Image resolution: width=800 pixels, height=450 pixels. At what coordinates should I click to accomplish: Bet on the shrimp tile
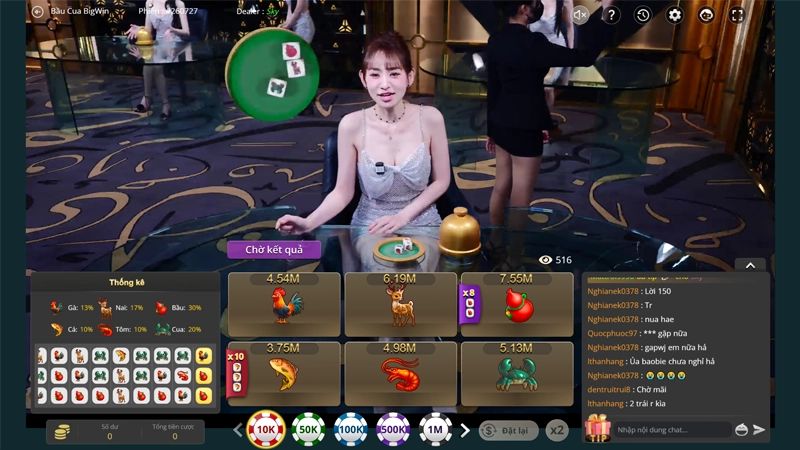tap(400, 373)
